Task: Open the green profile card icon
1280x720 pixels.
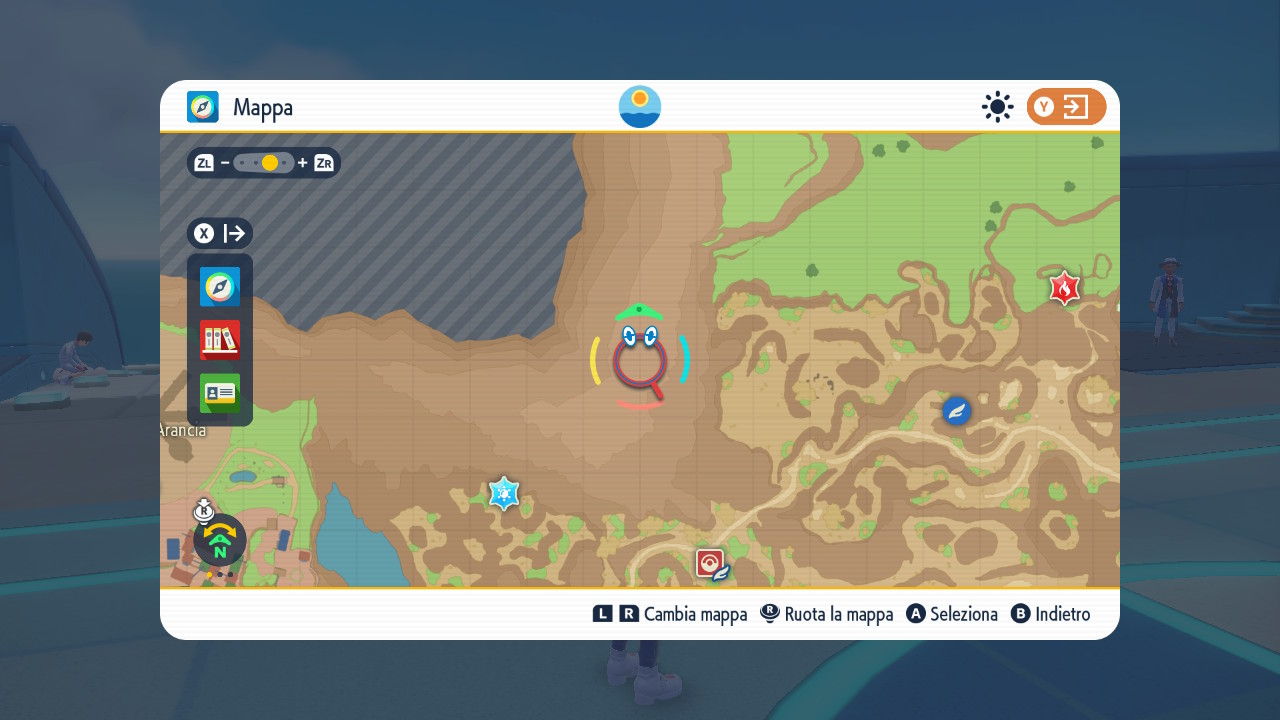Action: [220, 393]
